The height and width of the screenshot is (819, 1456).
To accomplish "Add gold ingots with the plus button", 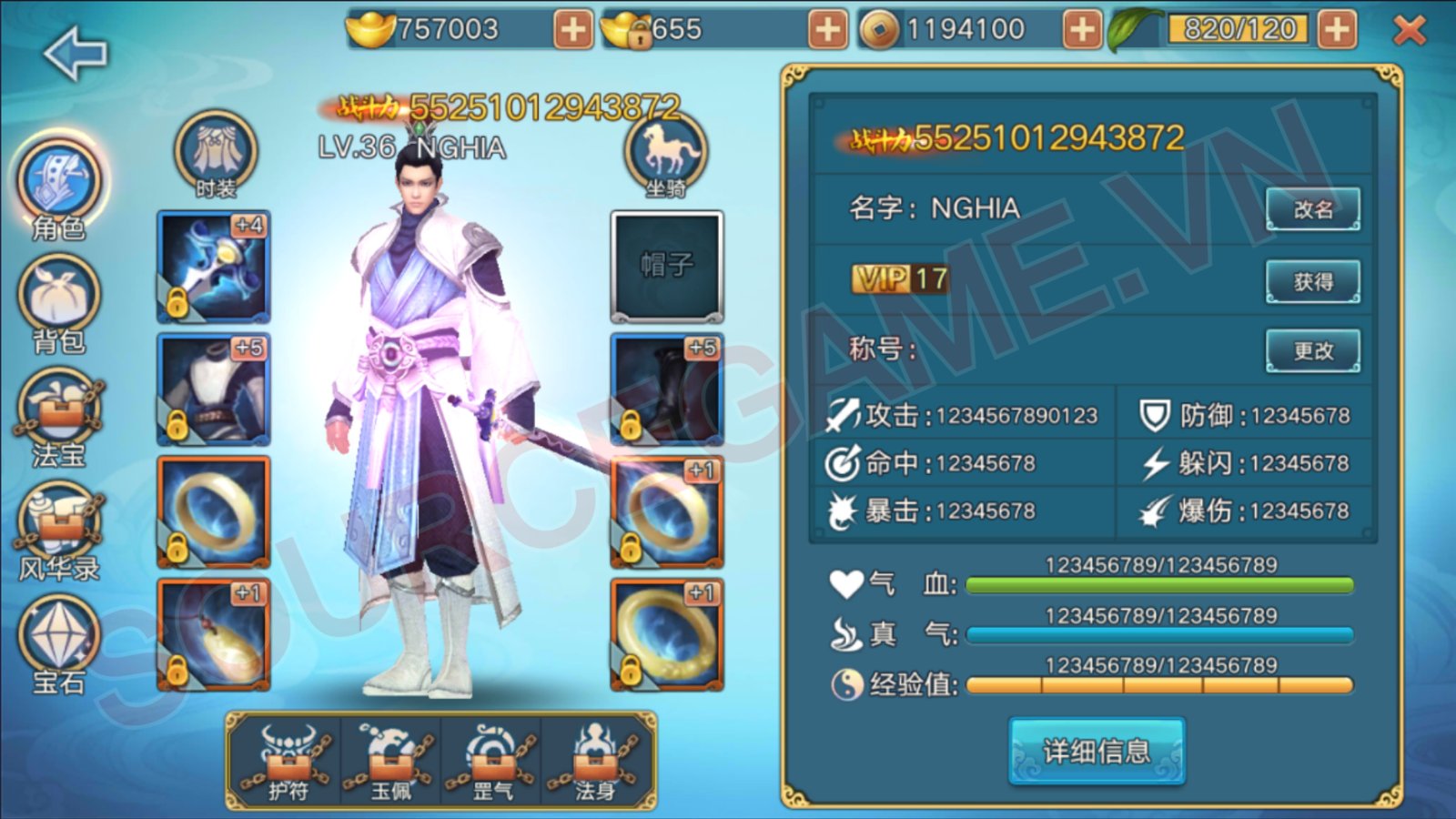I will point(573,30).
